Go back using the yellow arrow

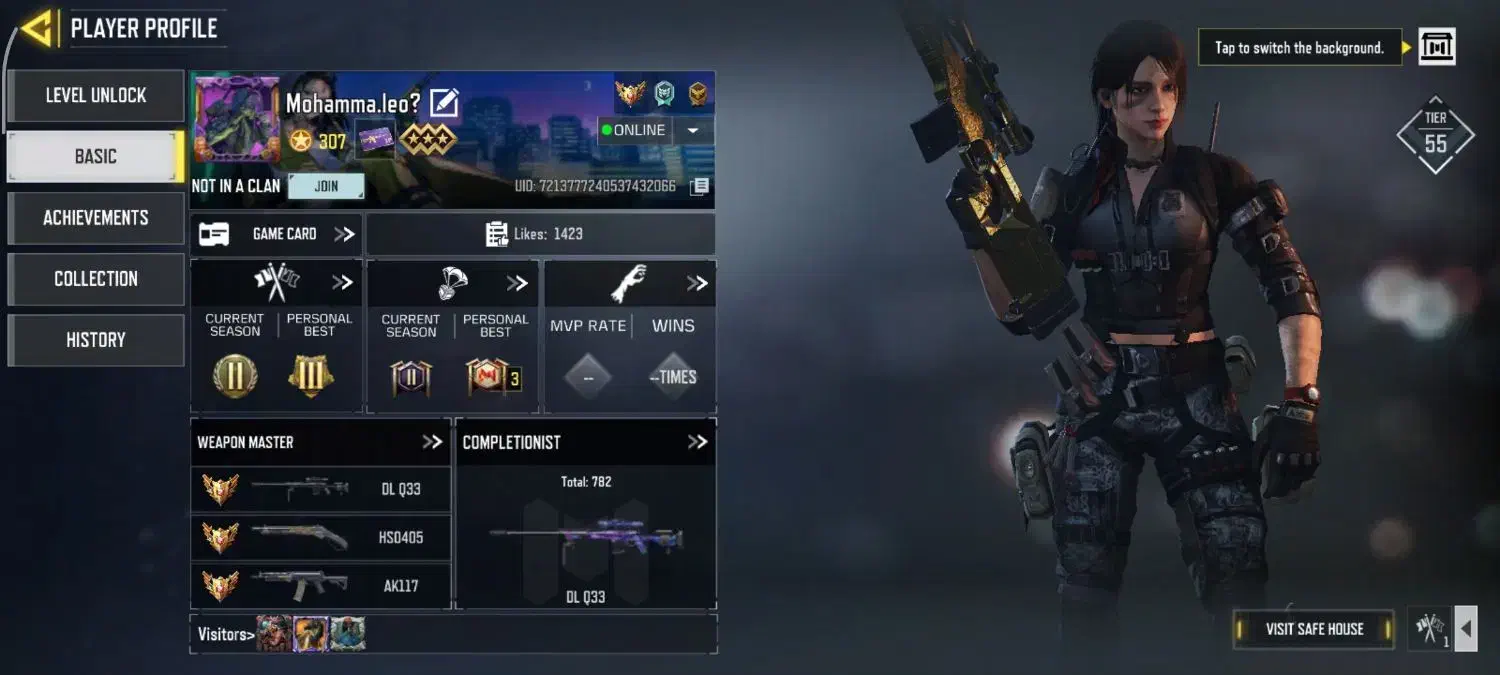click(x=36, y=29)
